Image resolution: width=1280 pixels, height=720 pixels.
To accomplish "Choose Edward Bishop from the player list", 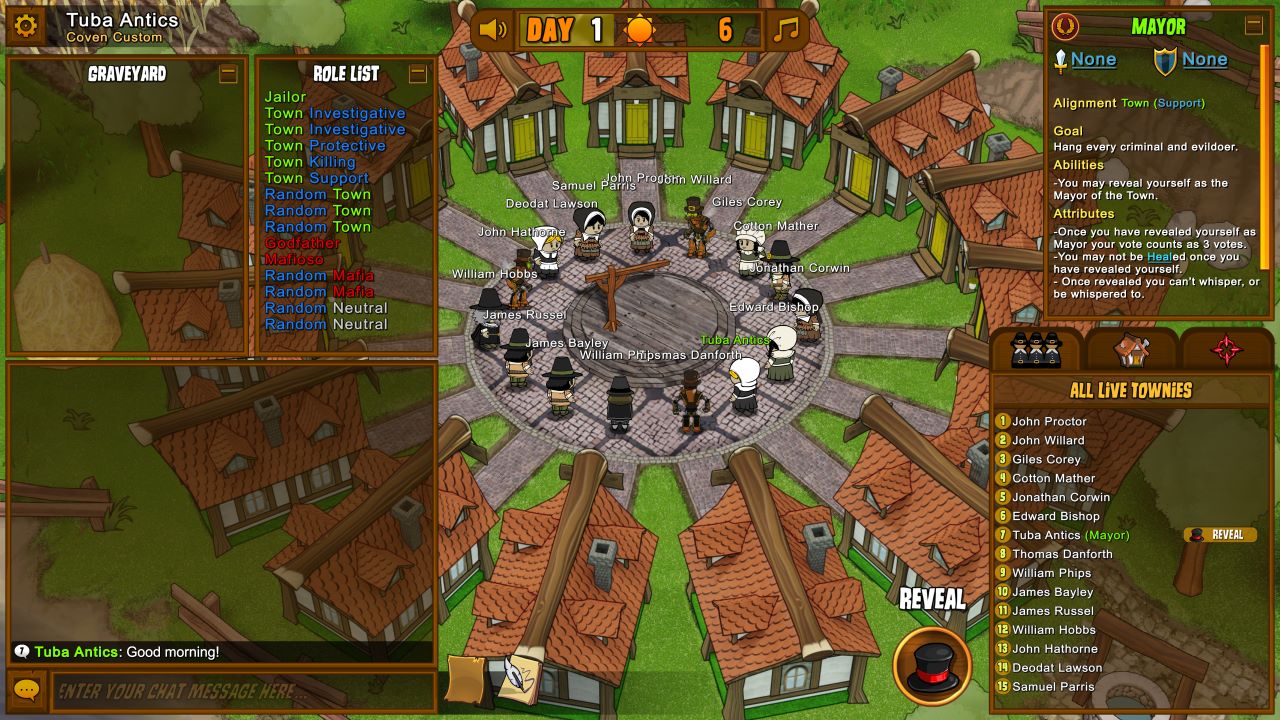I will pos(1055,516).
